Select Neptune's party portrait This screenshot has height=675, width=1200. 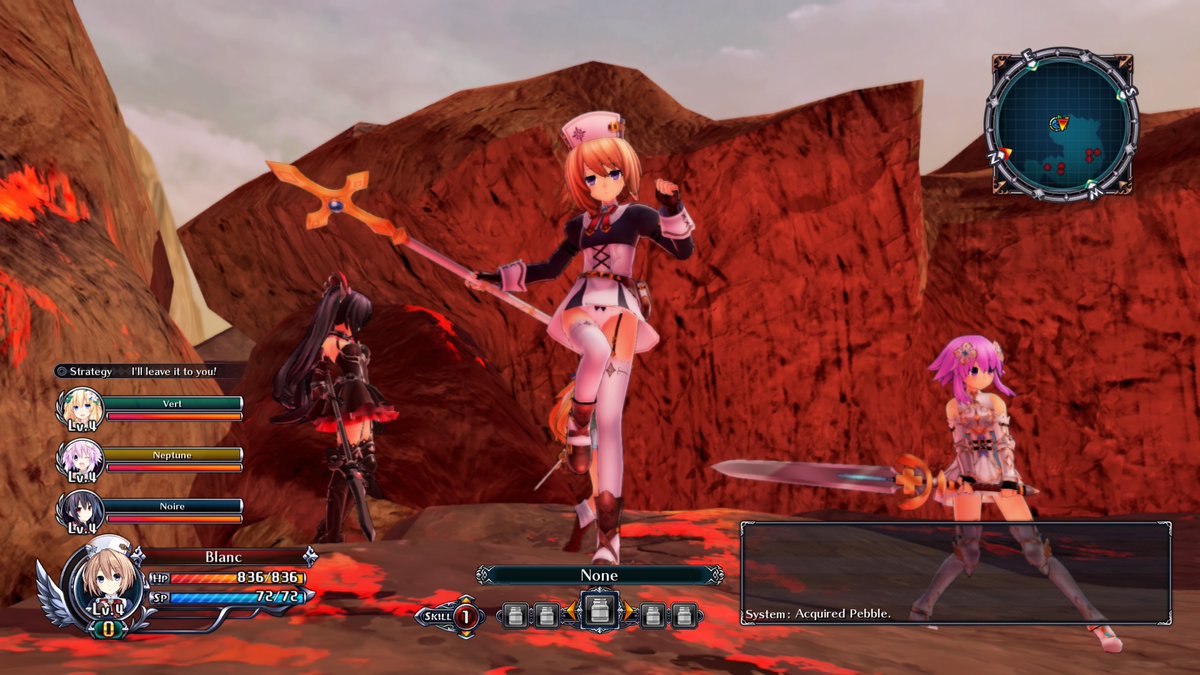pos(80,461)
